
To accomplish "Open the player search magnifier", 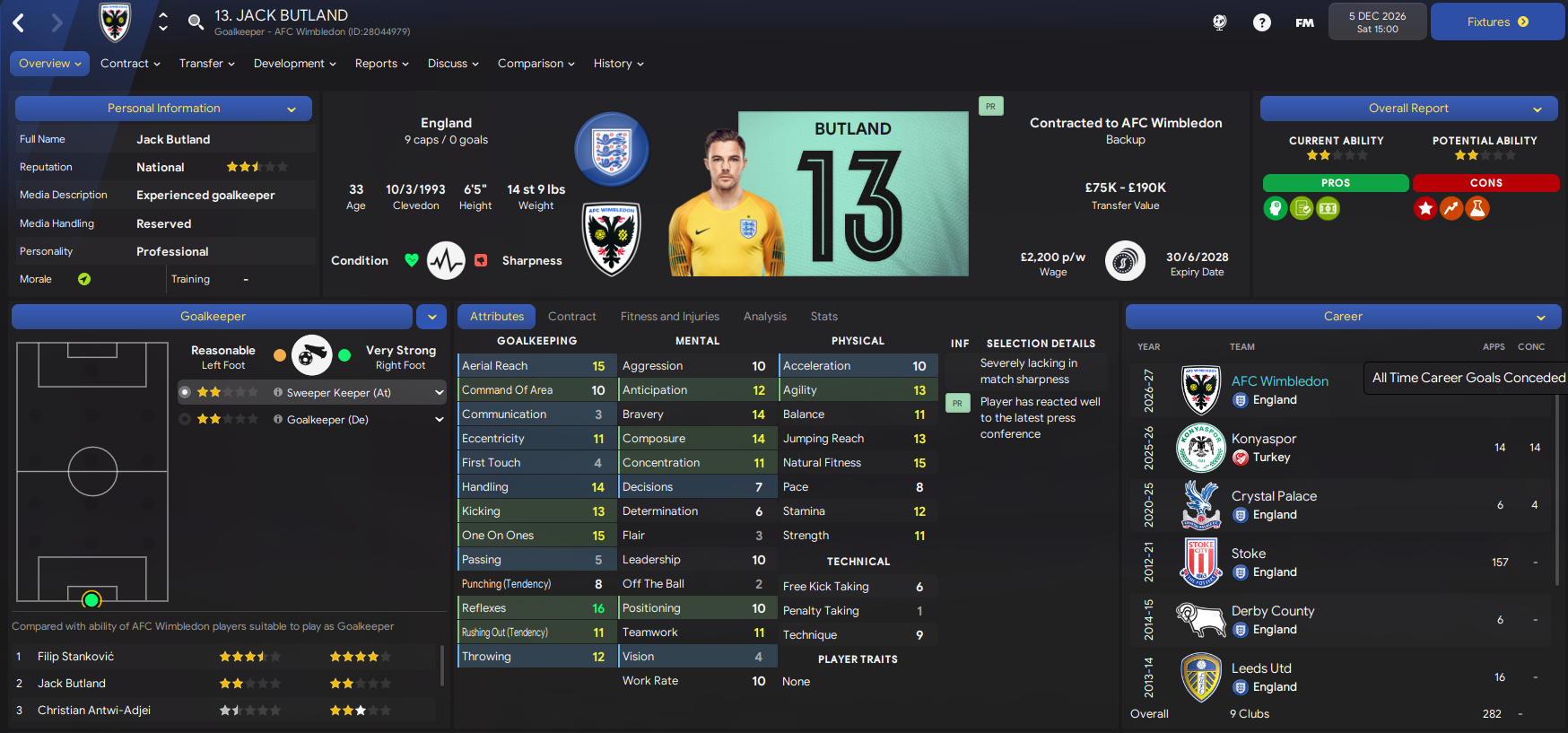I will pos(196,22).
